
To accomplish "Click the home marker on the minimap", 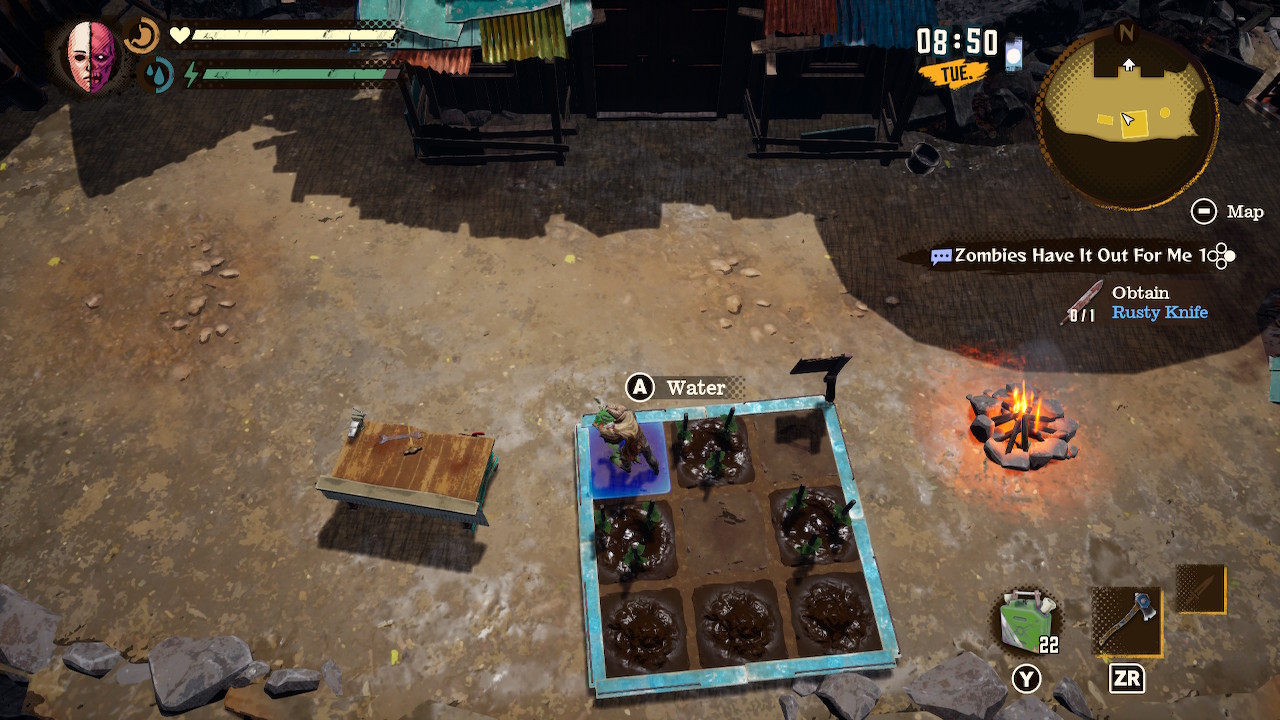I will tap(1128, 65).
